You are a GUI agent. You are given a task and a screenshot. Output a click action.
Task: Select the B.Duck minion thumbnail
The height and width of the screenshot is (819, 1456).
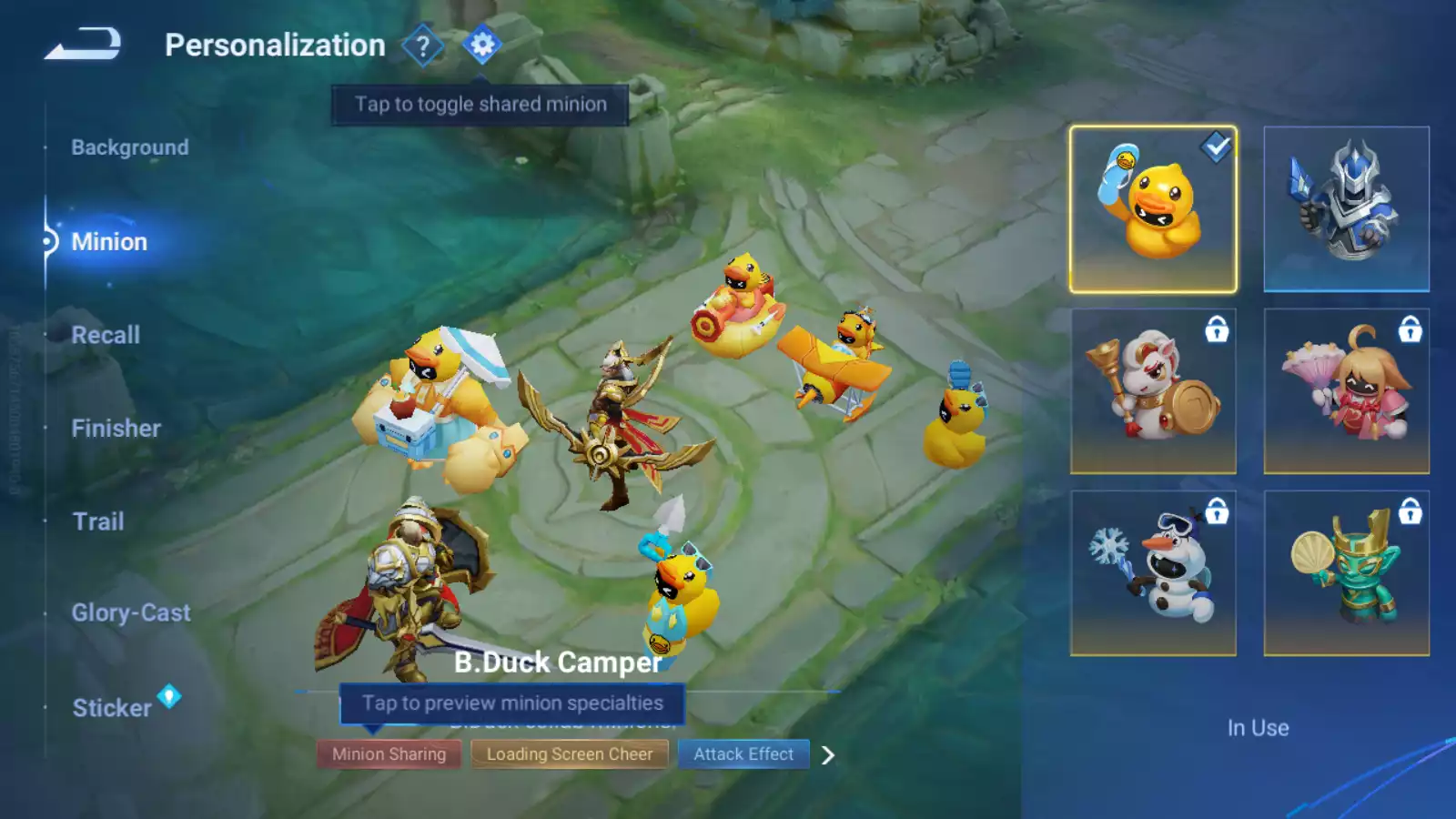coord(1153,209)
